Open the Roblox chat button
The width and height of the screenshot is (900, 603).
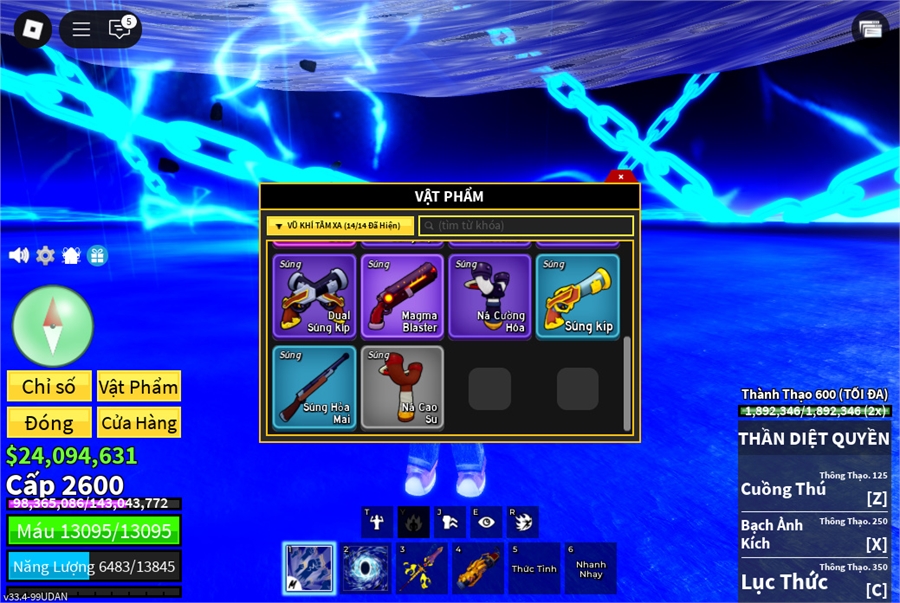pyautogui.click(x=120, y=29)
